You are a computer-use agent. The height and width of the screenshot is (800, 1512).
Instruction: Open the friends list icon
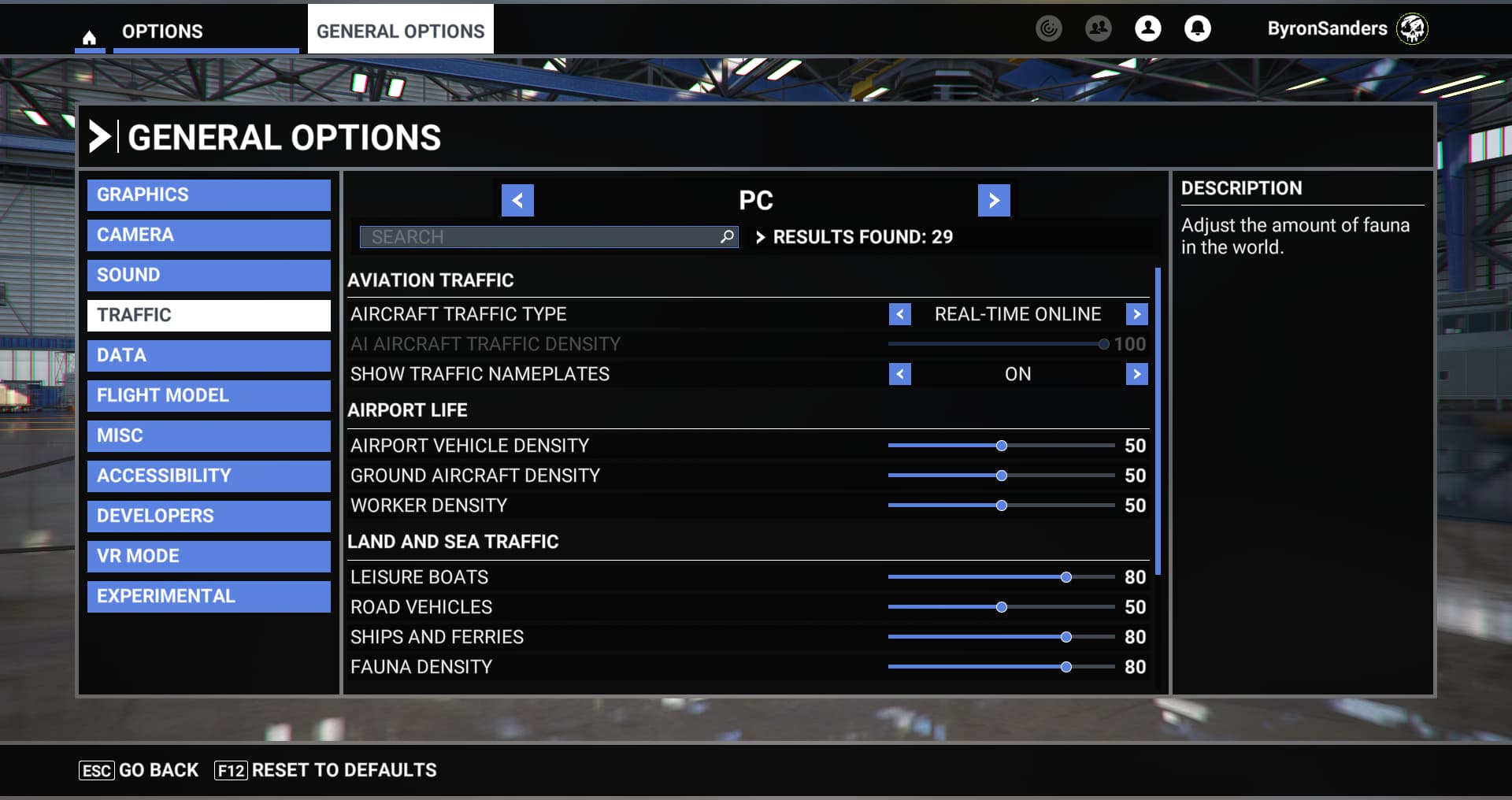pyautogui.click(x=1098, y=28)
